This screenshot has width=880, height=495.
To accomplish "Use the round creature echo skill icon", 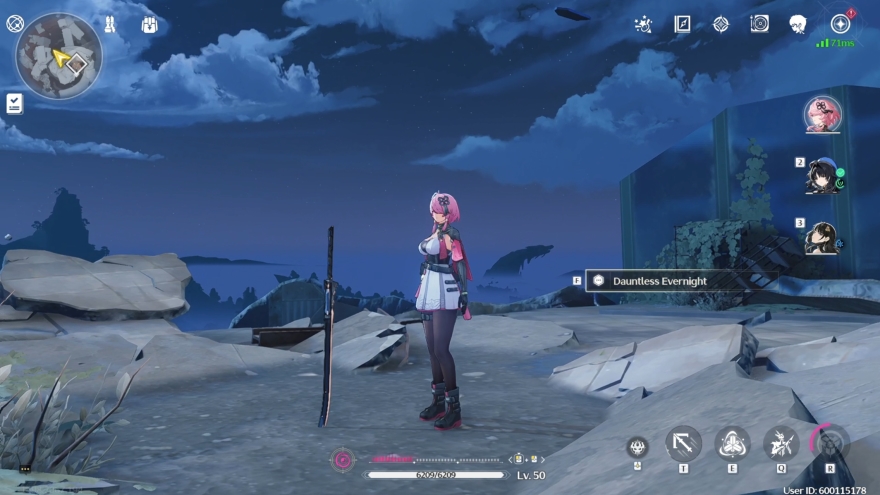I will click(637, 447).
